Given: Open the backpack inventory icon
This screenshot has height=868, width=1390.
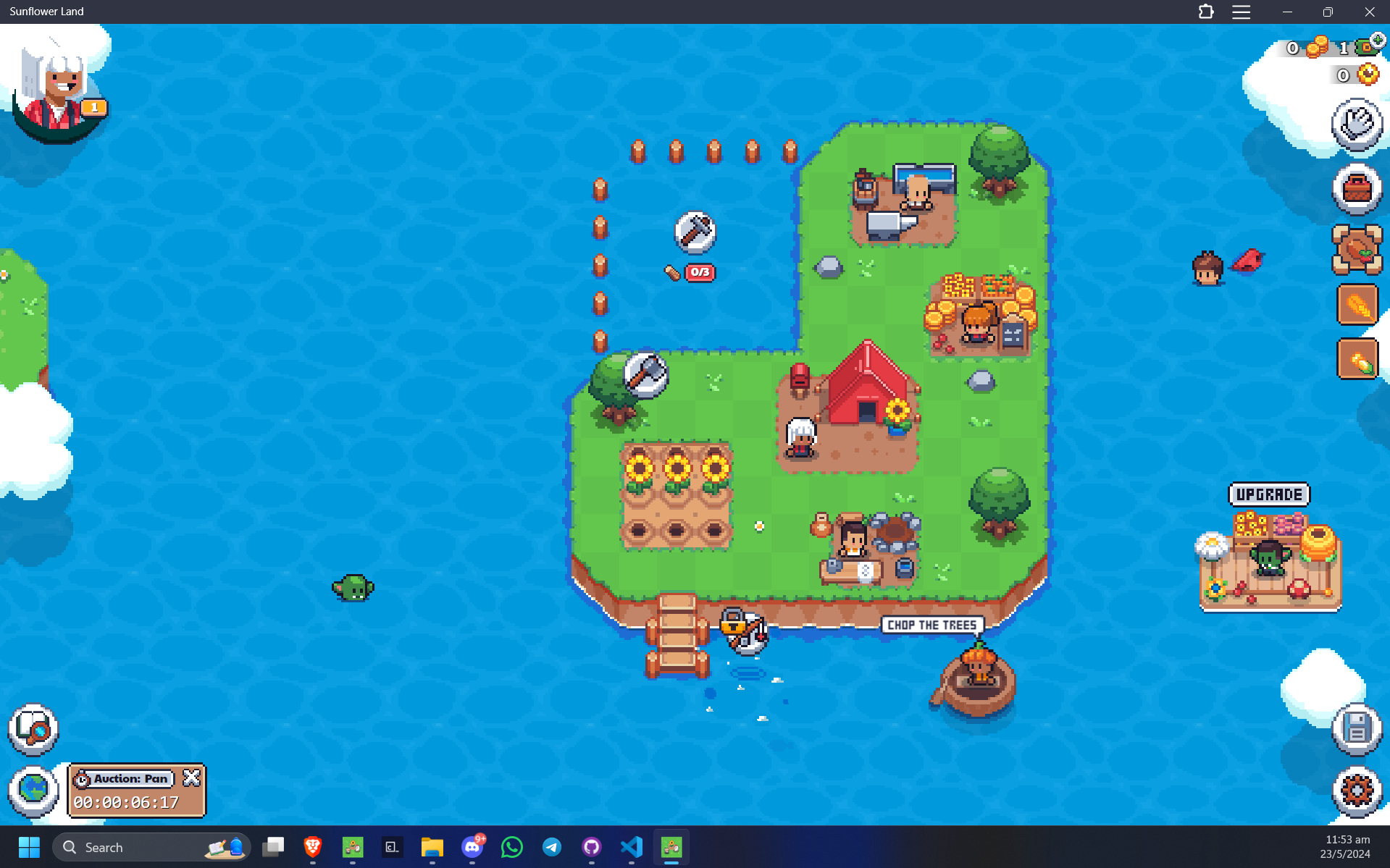Looking at the screenshot, I should (1357, 189).
